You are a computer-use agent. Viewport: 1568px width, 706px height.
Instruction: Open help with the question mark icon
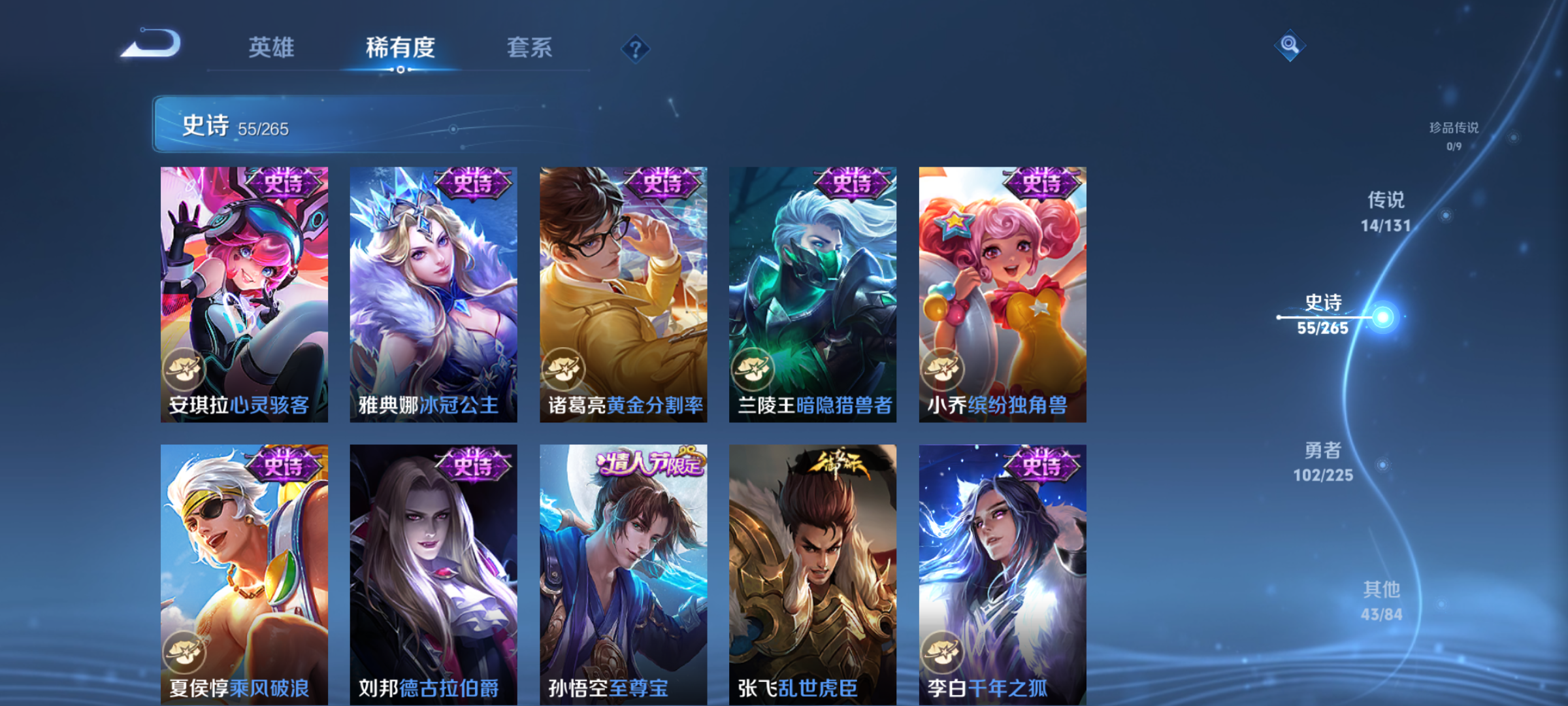point(635,48)
